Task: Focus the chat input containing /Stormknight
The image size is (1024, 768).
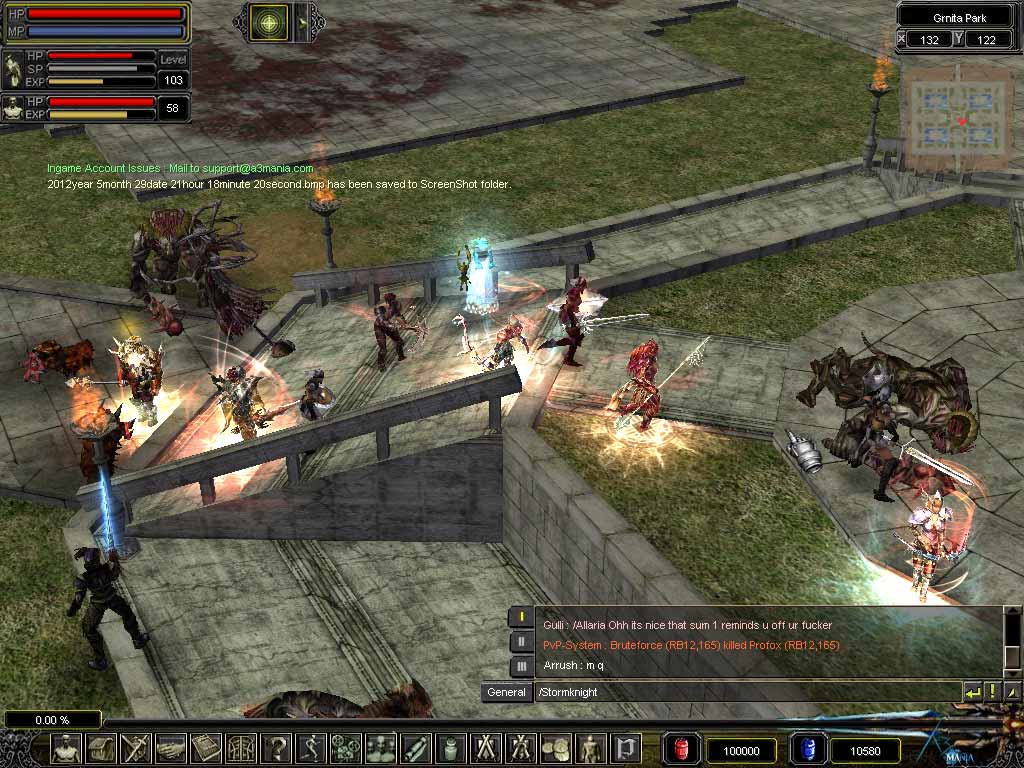Action: tap(745, 692)
